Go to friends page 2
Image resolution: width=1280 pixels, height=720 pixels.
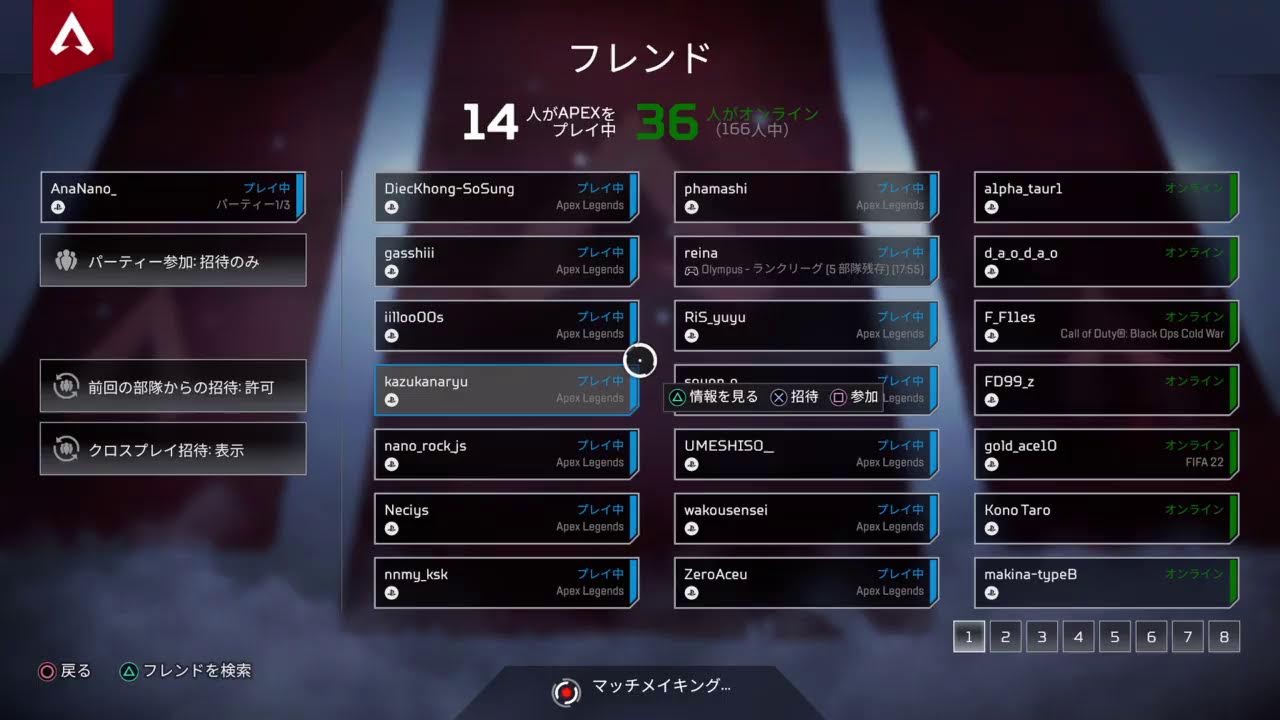[x=1005, y=636]
